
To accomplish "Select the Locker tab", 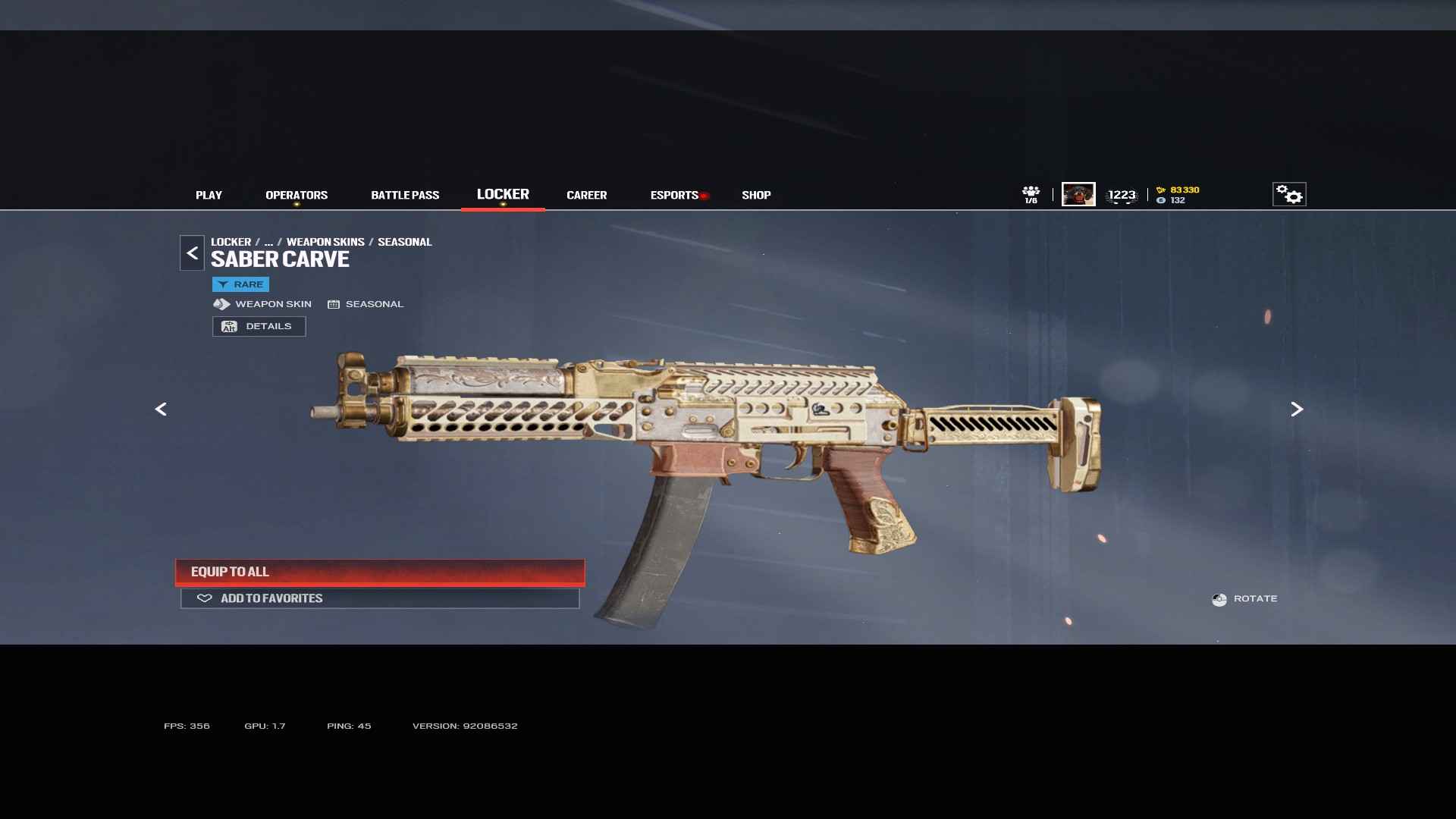I will tap(503, 194).
